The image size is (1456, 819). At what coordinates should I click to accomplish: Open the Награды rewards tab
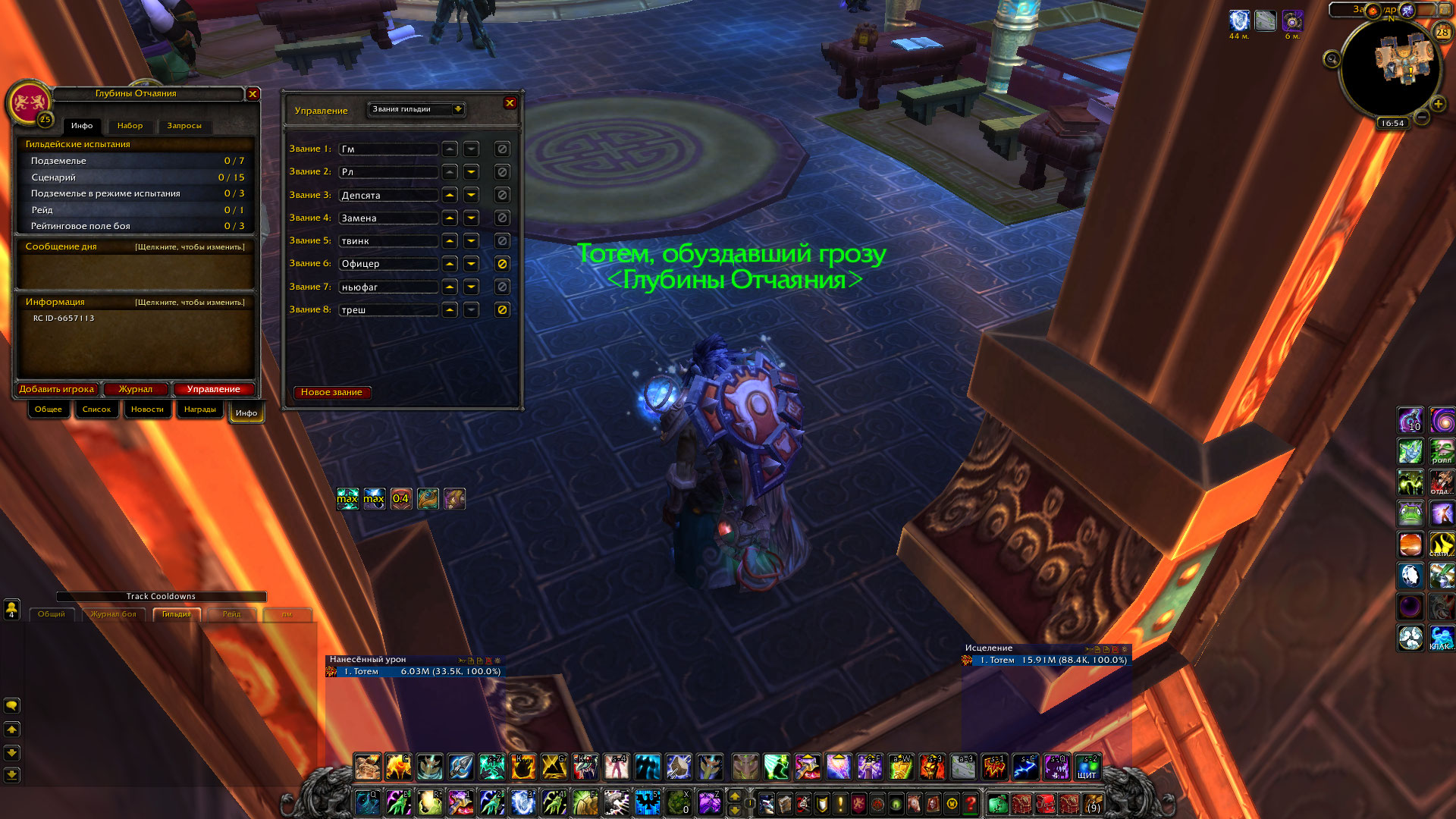200,409
